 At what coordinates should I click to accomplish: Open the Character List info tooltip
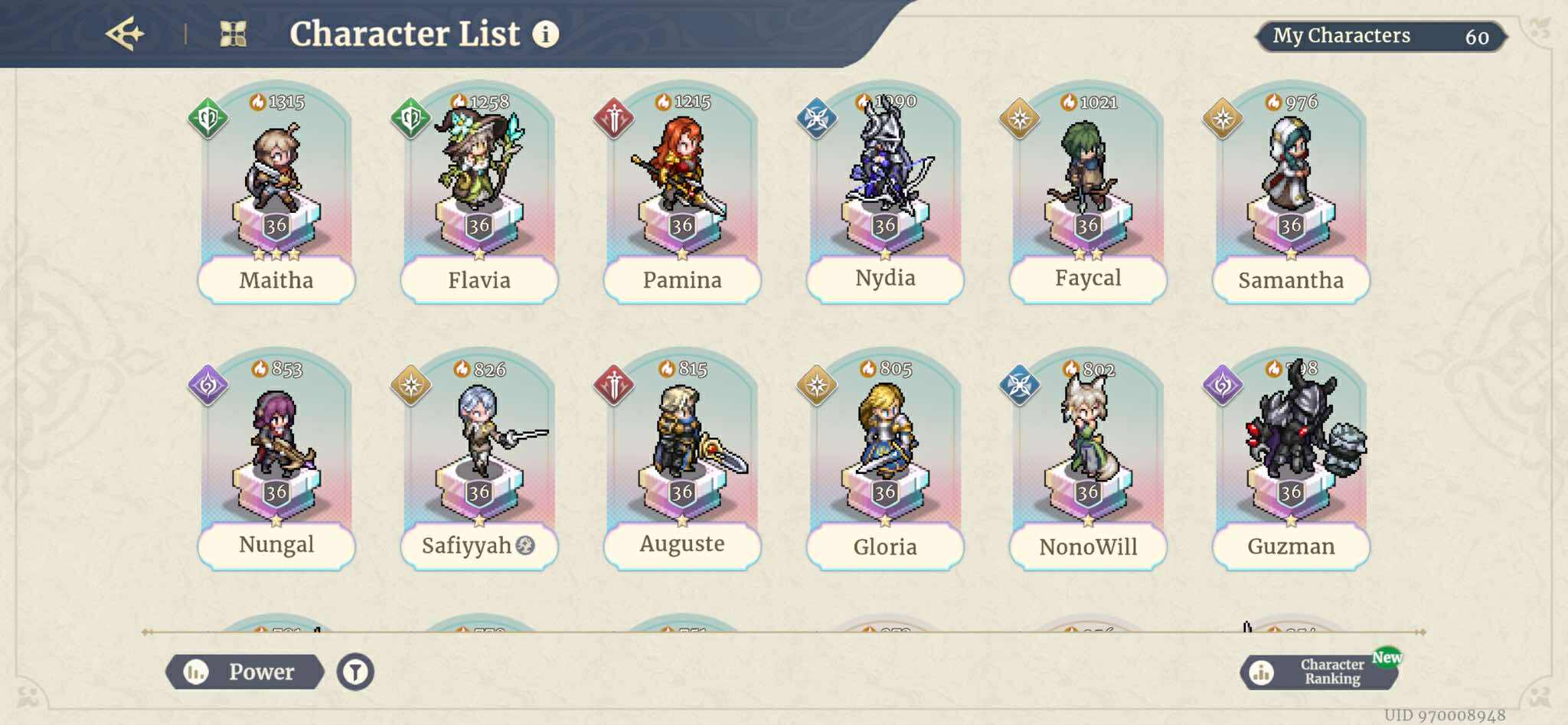click(x=544, y=34)
